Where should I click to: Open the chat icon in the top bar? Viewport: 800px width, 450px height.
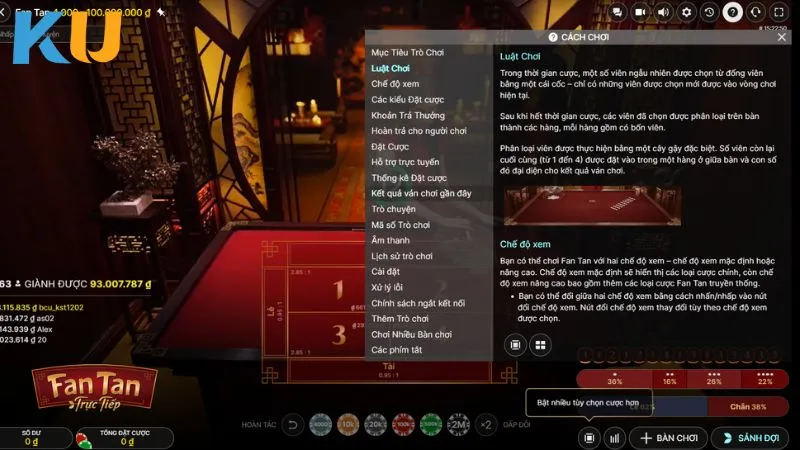618,12
